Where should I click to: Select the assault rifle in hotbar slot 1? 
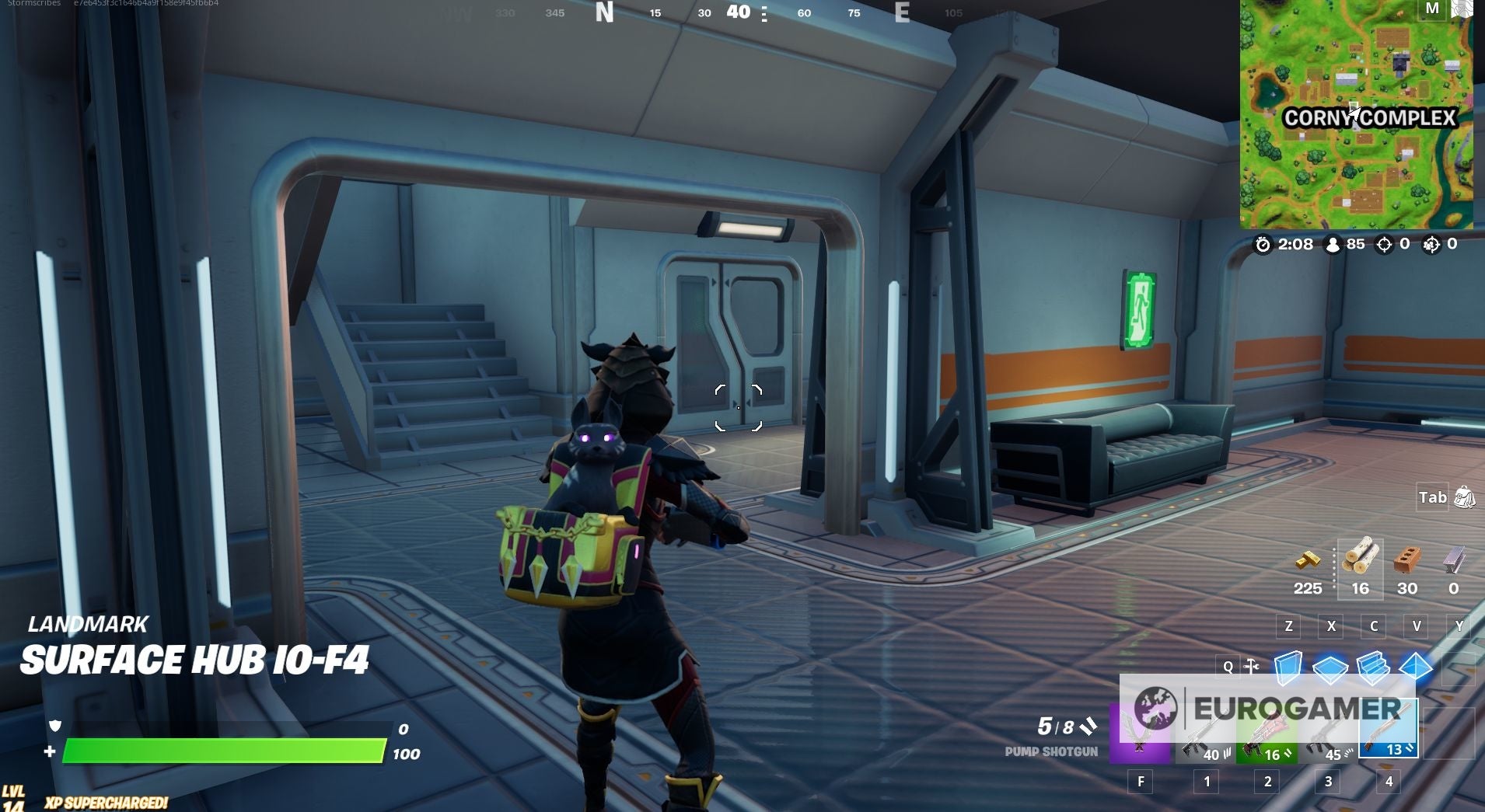1204,730
